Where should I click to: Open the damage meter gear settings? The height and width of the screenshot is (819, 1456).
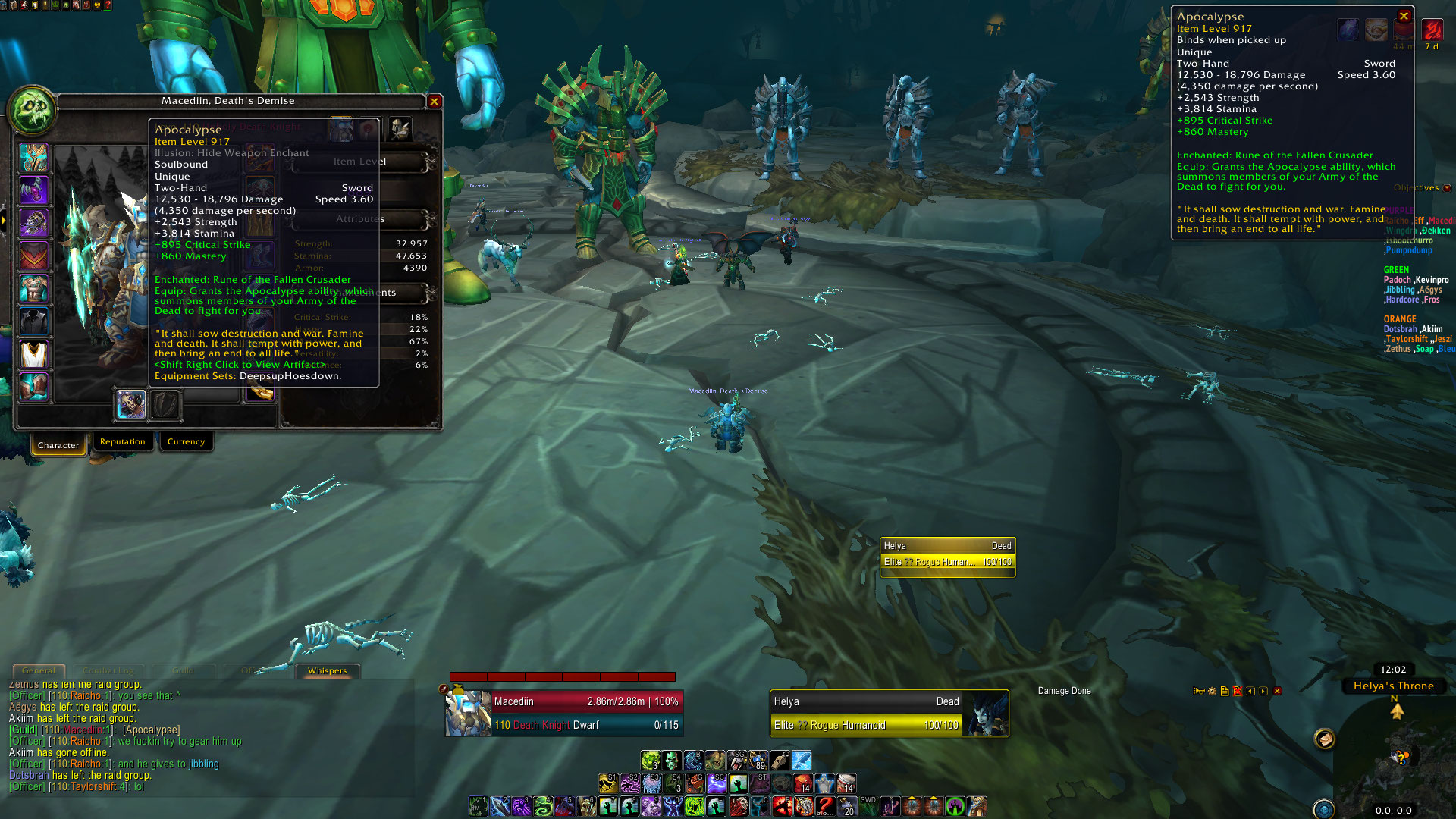1212,691
